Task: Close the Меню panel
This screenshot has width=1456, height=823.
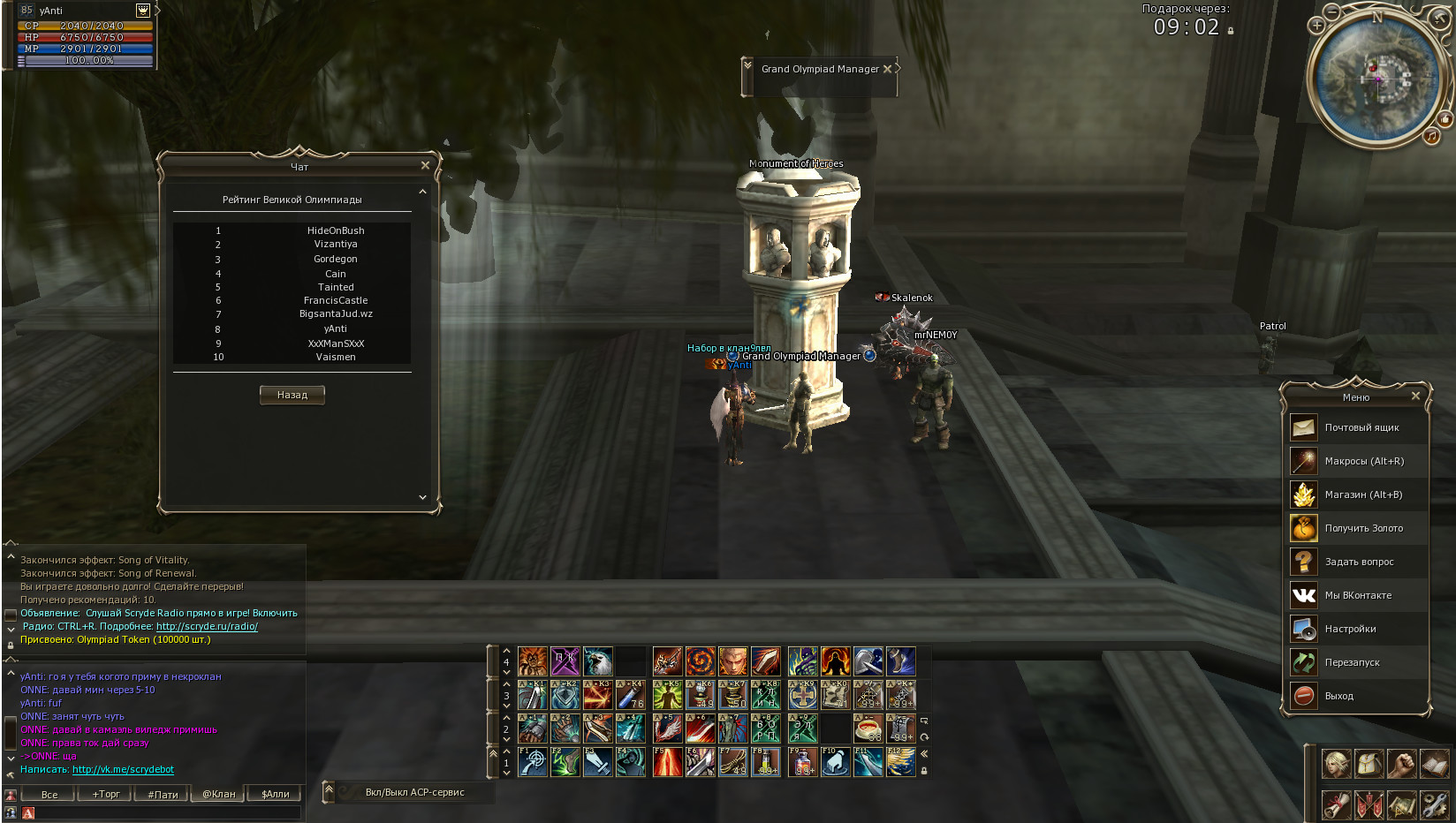Action: tap(1415, 396)
